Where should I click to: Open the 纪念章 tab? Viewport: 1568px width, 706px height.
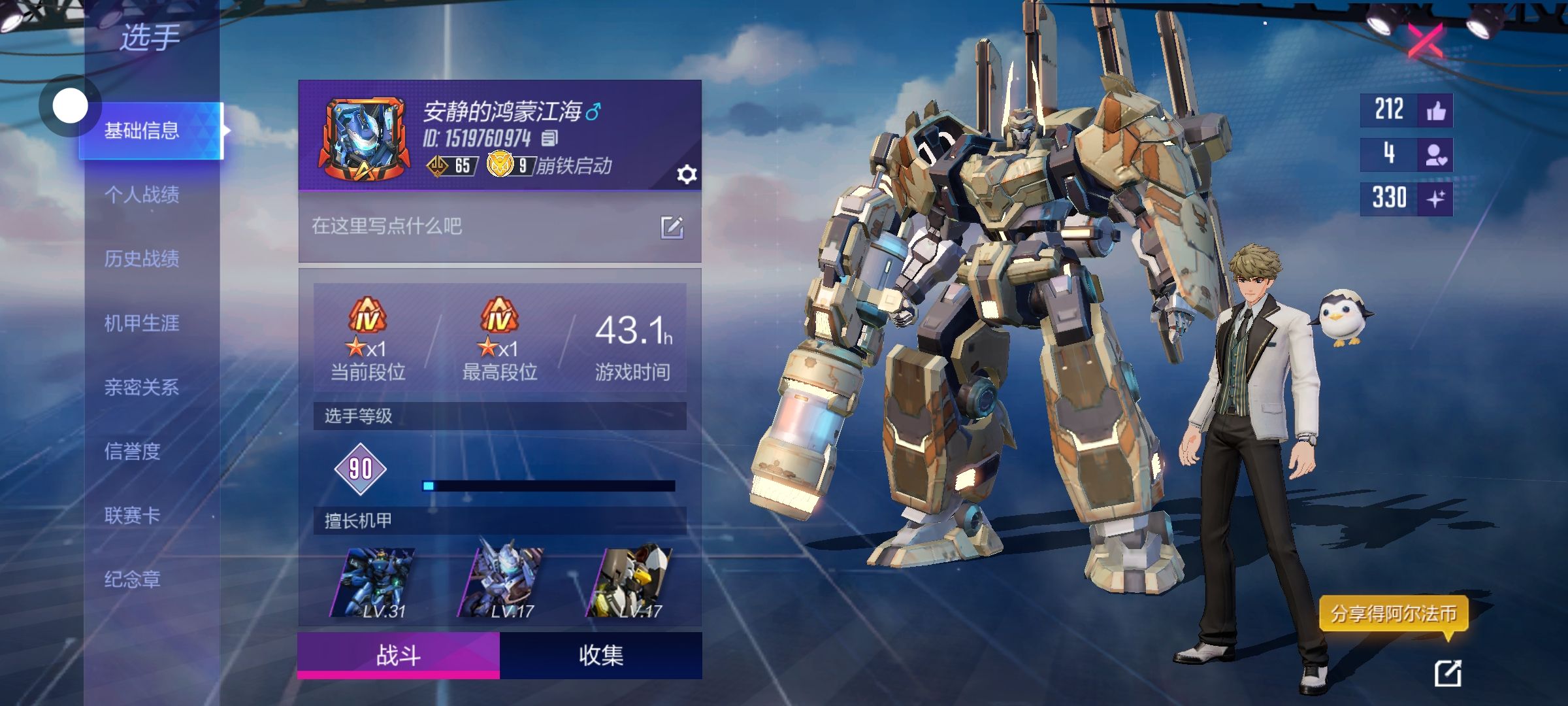(x=133, y=579)
